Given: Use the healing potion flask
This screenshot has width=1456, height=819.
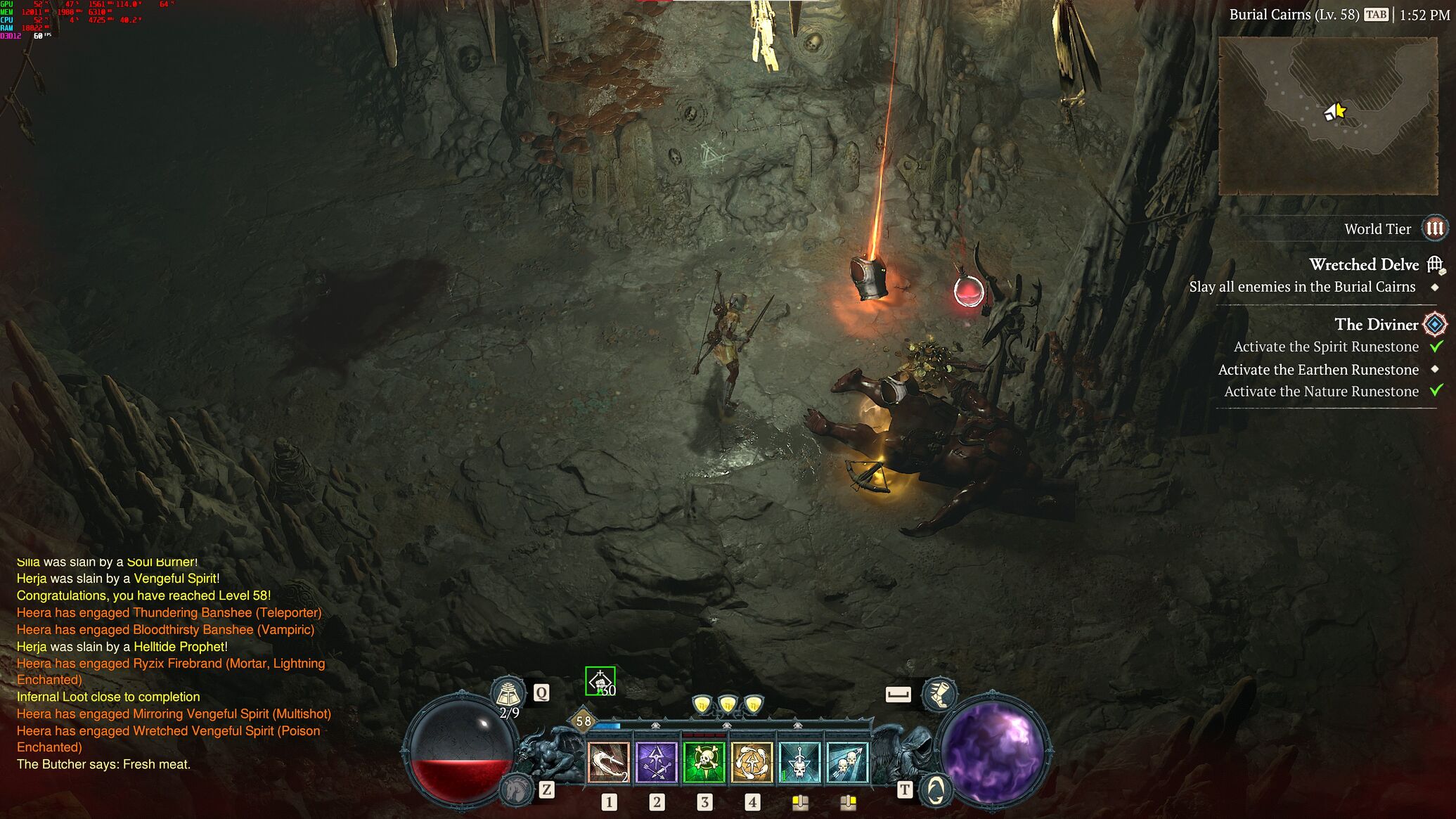Looking at the screenshot, I should pyautogui.click(x=508, y=693).
